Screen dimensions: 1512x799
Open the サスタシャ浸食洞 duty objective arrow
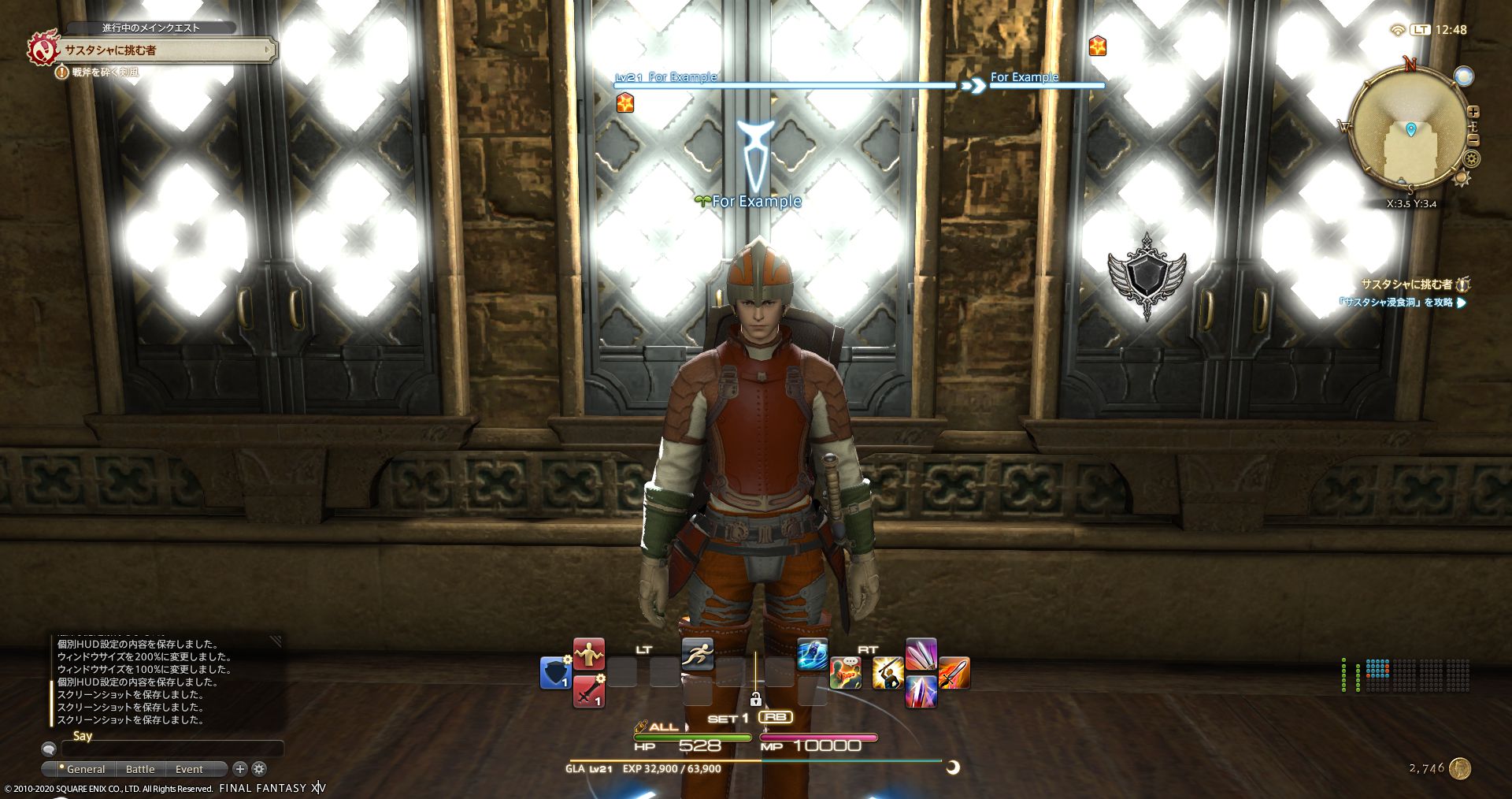[x=1462, y=303]
